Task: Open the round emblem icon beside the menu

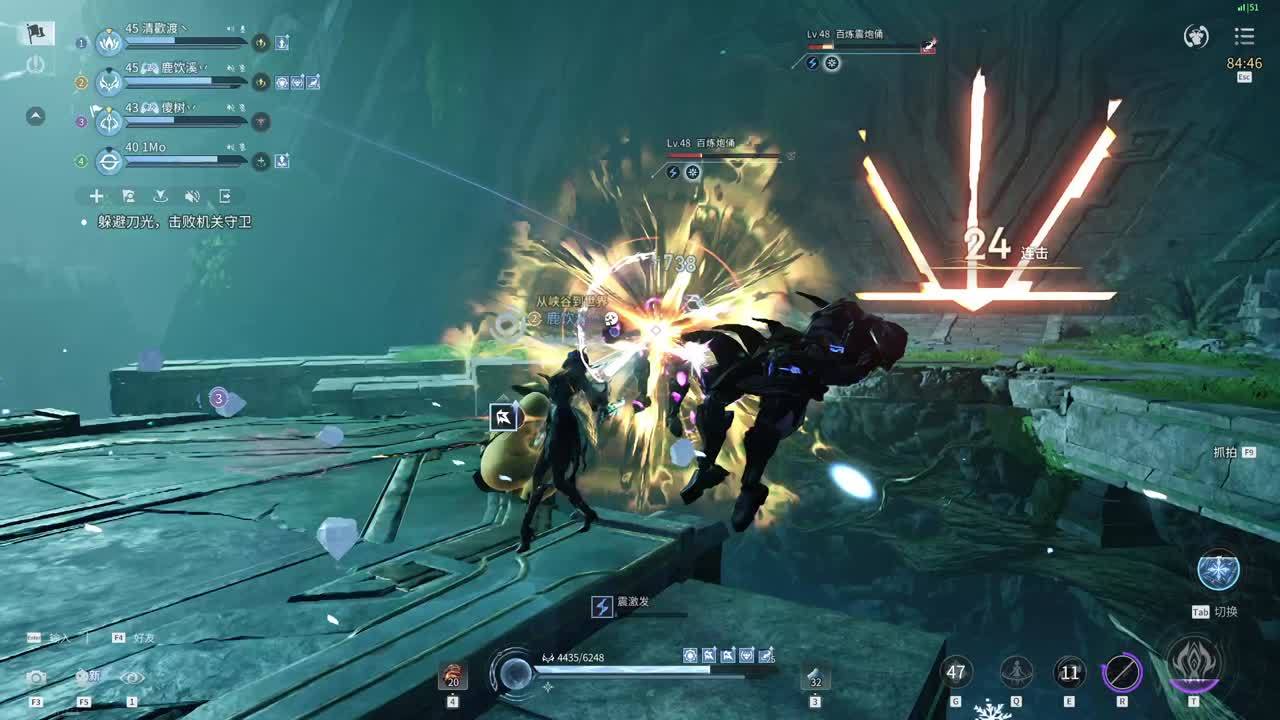Action: coord(1196,36)
